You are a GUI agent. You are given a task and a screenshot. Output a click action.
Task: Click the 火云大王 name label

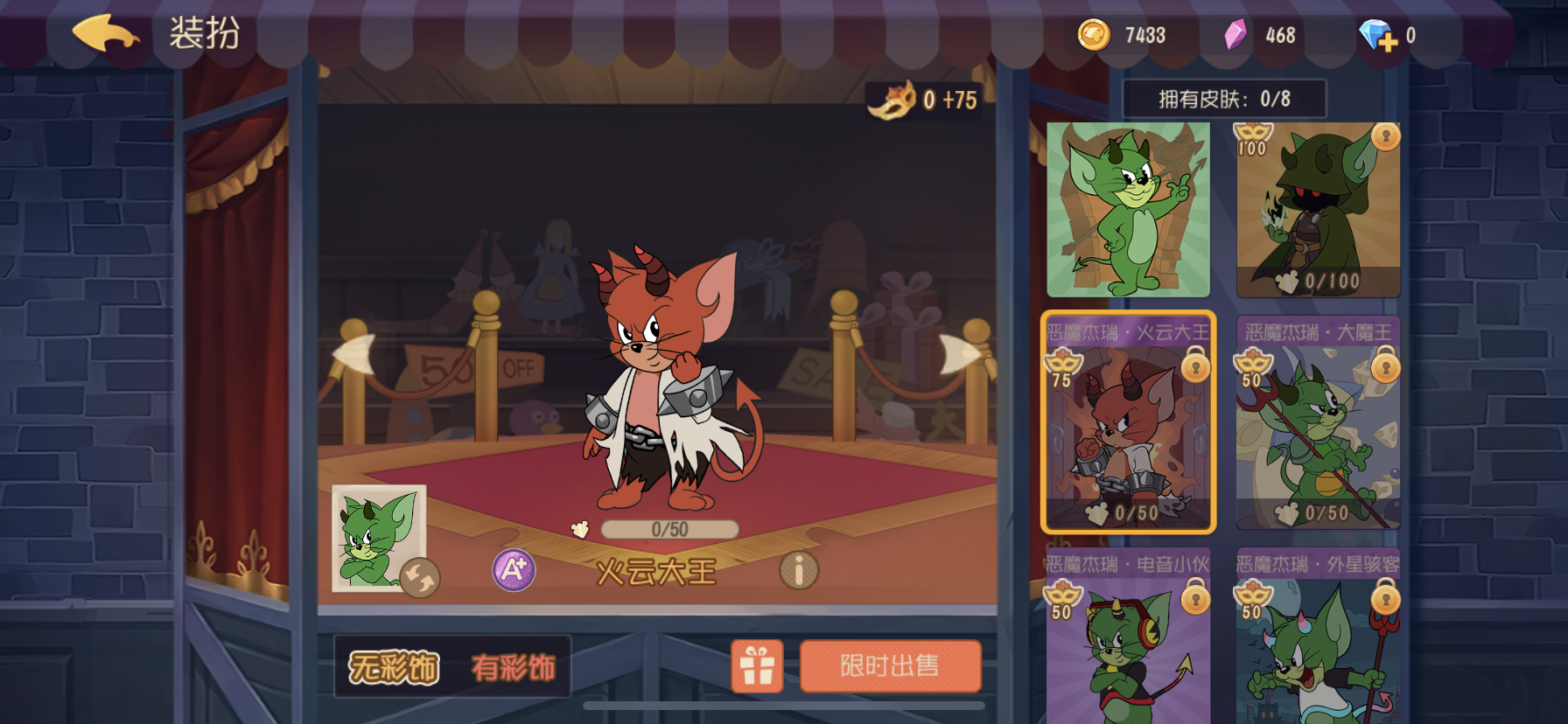[x=658, y=569]
